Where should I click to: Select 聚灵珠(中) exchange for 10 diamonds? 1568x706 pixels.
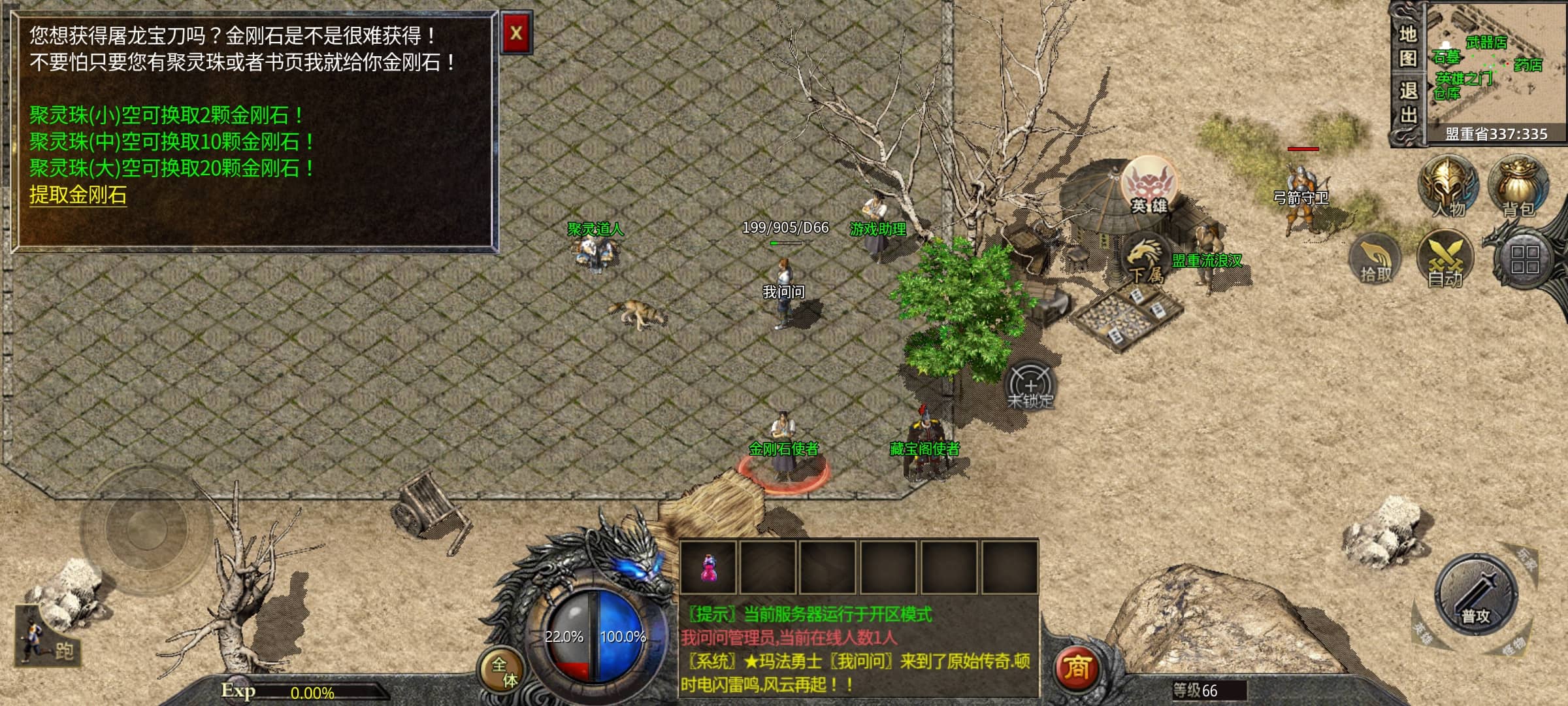click(171, 142)
